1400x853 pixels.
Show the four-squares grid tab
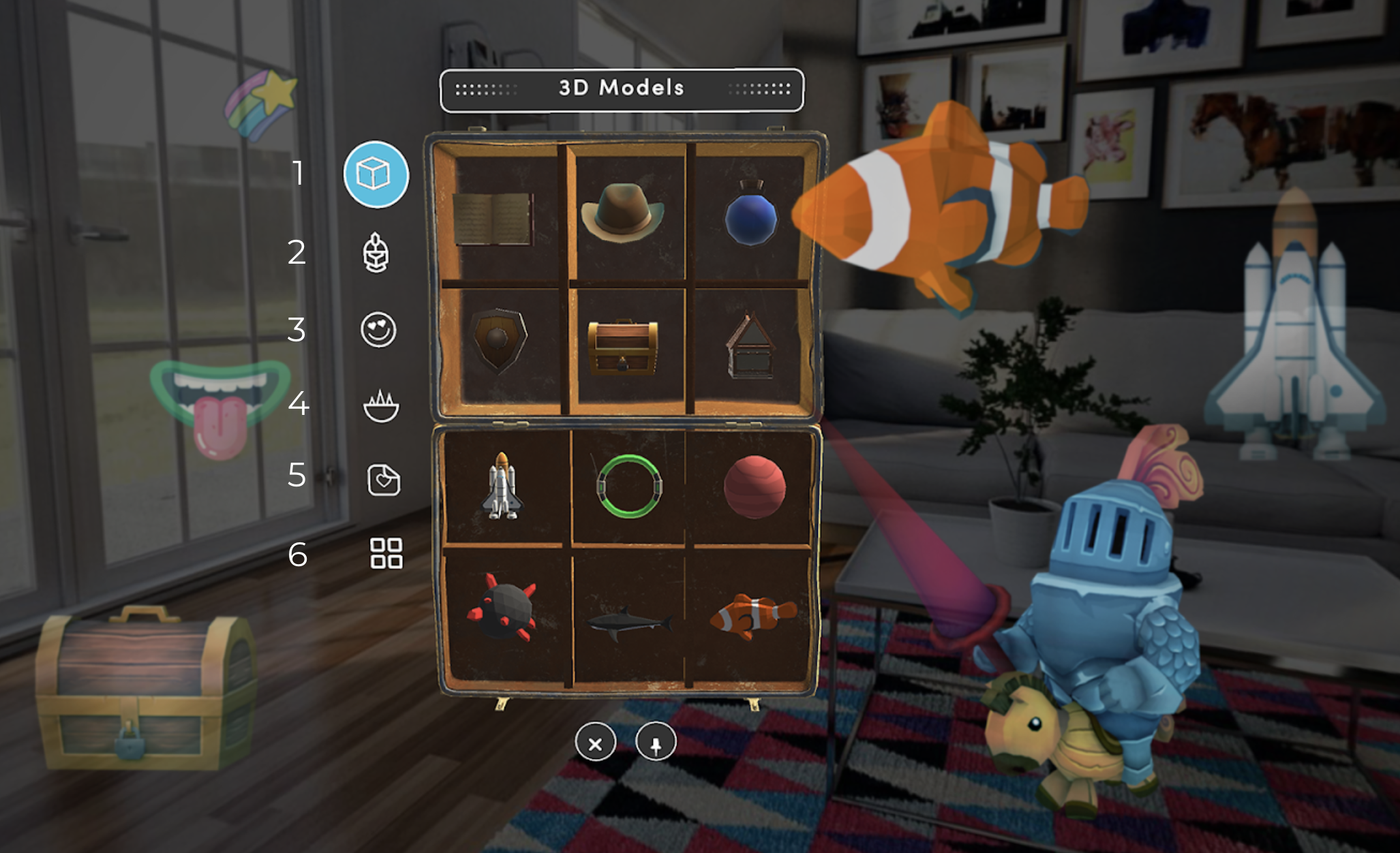pos(386,553)
